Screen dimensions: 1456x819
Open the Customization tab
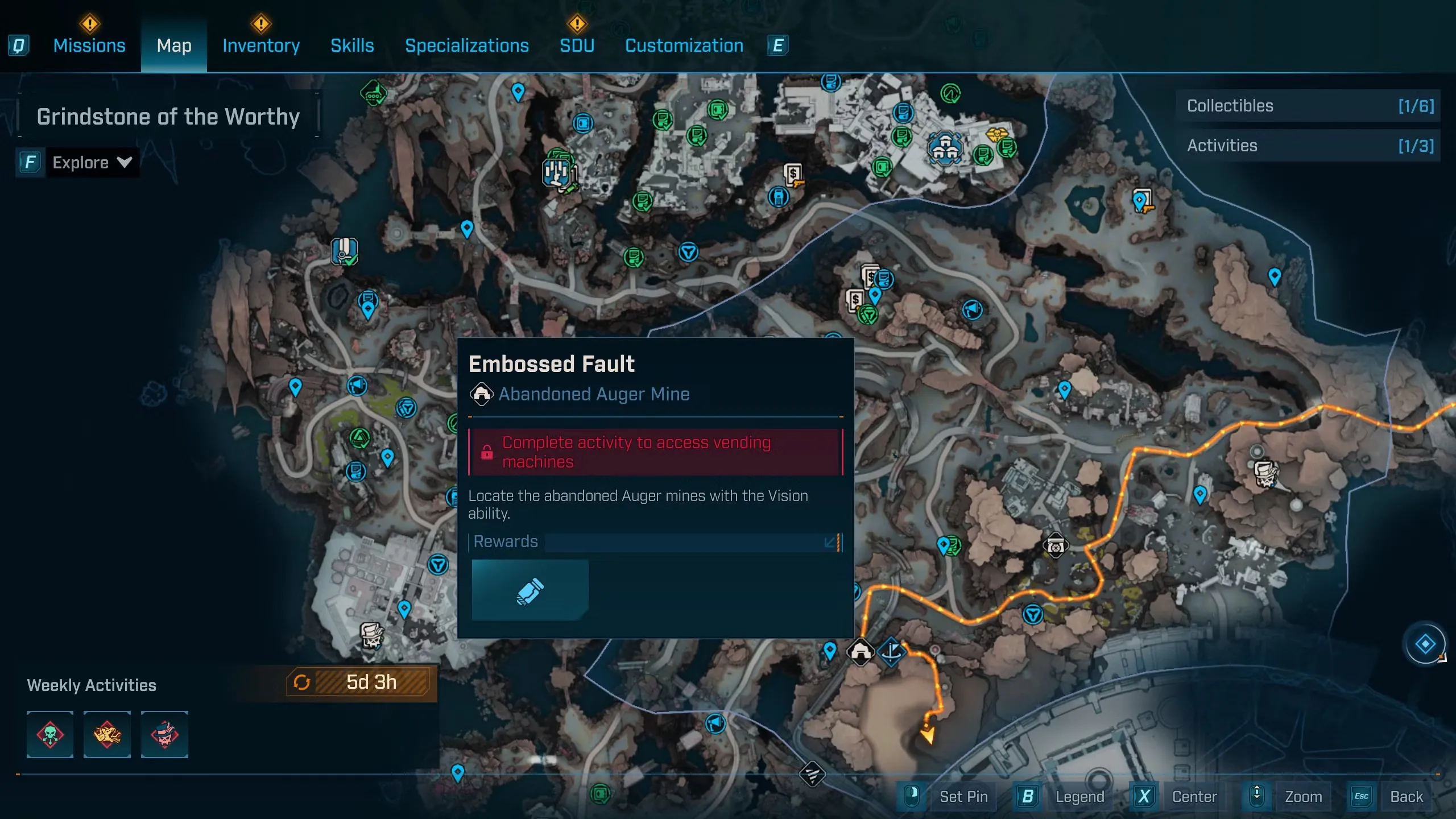[x=684, y=45]
